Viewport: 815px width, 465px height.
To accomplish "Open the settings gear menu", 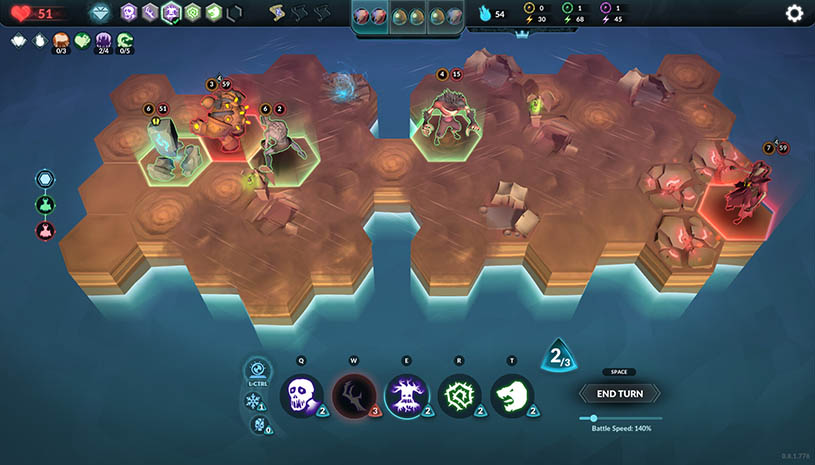I will (x=794, y=13).
